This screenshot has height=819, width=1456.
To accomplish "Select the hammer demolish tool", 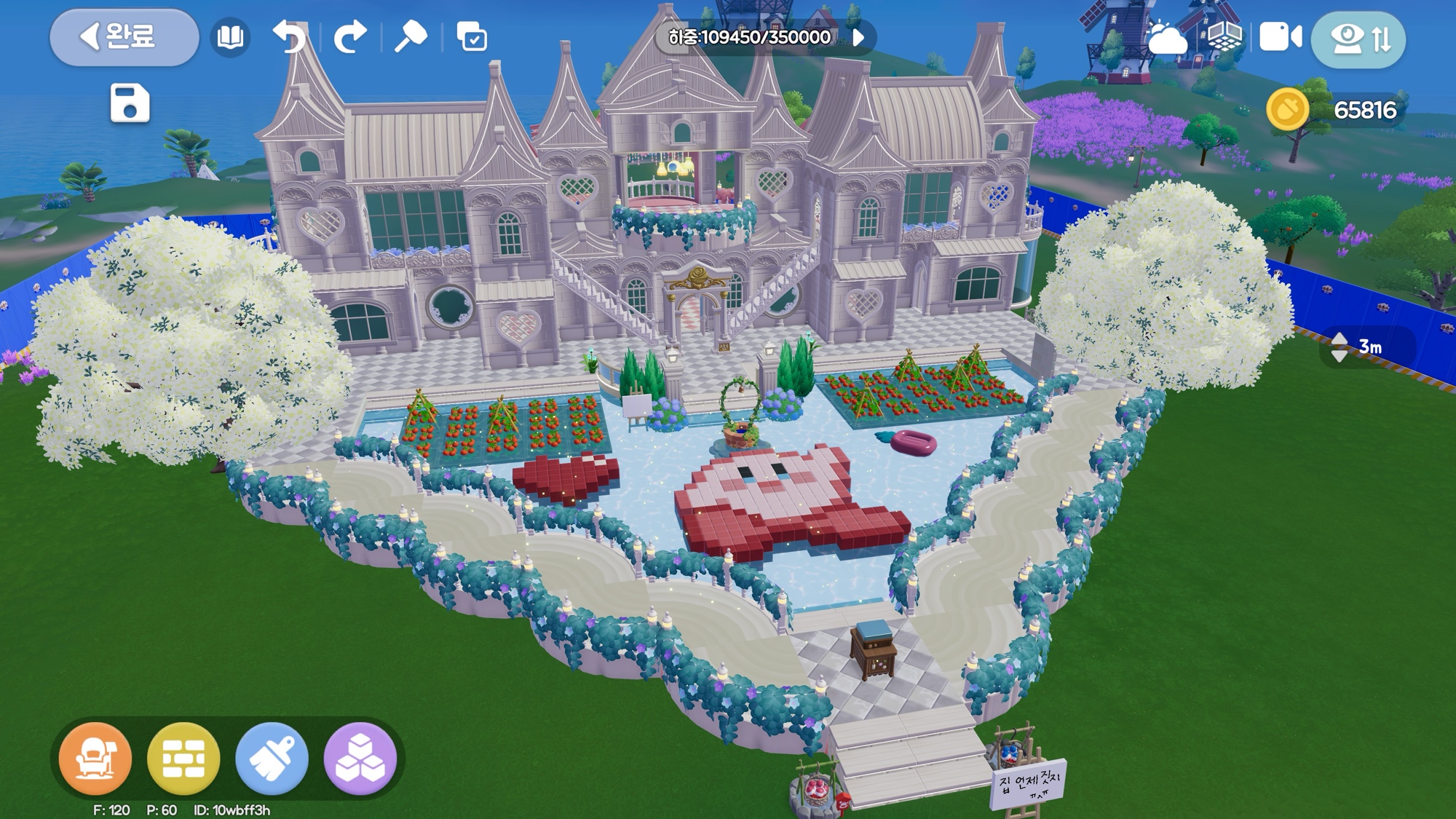I will 411,36.
